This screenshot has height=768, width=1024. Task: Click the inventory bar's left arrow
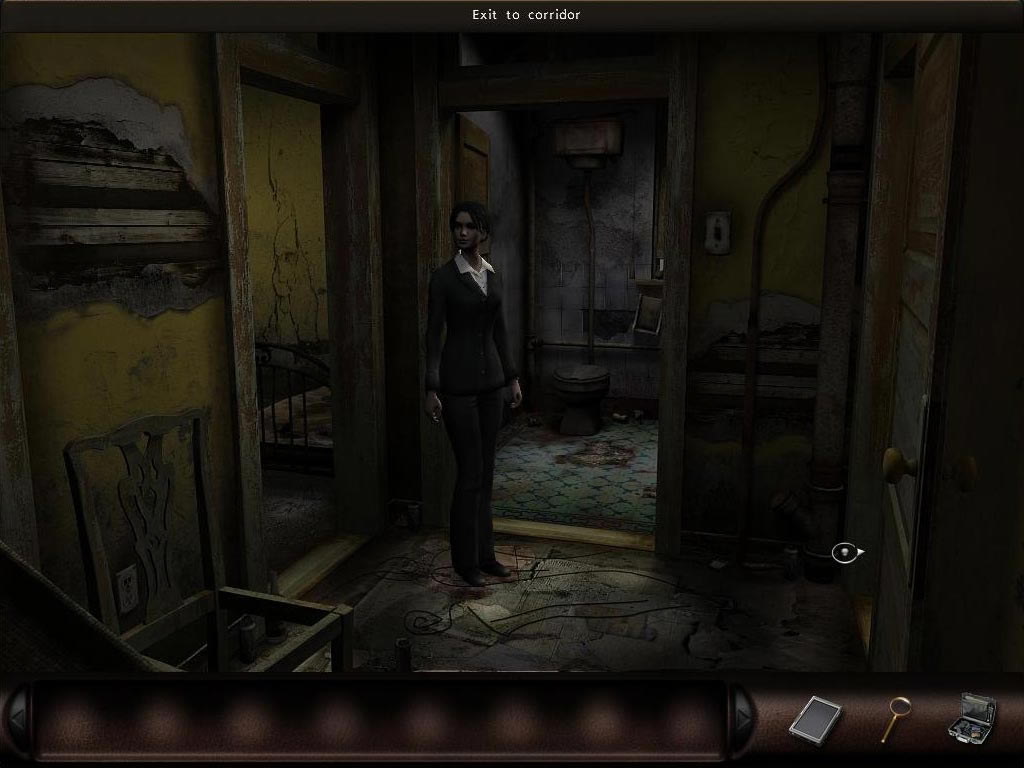tap(16, 718)
